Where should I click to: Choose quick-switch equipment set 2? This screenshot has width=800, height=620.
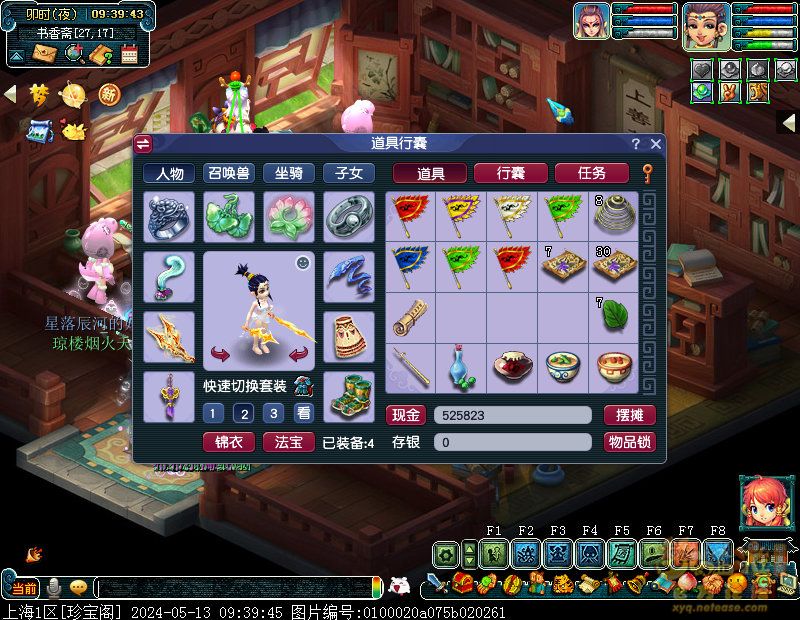click(x=243, y=413)
